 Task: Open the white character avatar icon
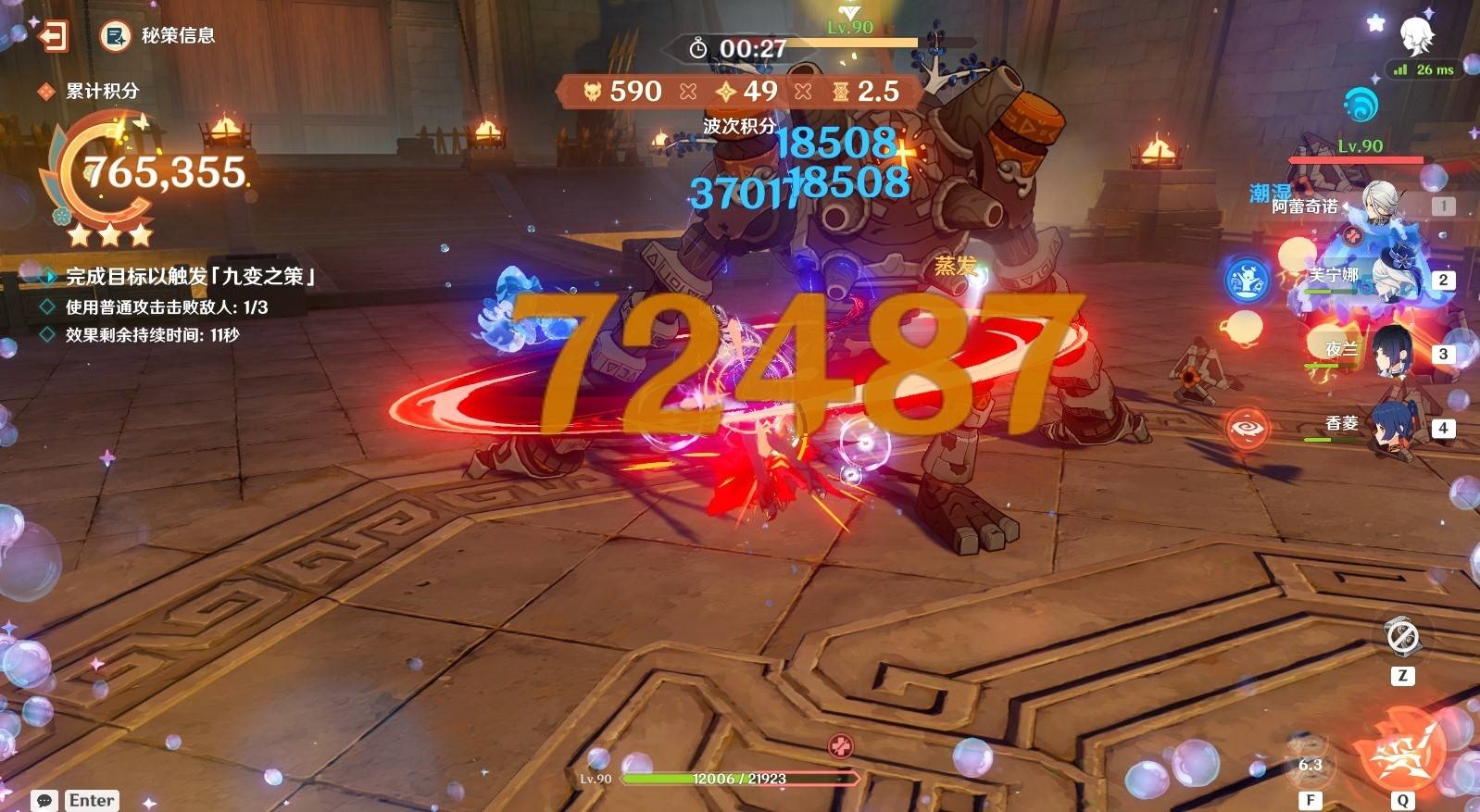(x=1416, y=37)
